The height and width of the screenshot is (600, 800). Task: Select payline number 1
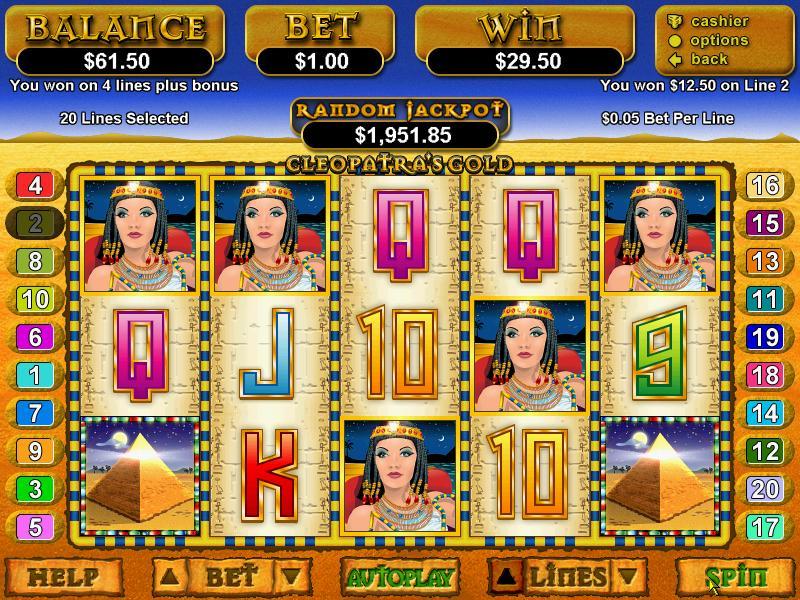(35, 375)
